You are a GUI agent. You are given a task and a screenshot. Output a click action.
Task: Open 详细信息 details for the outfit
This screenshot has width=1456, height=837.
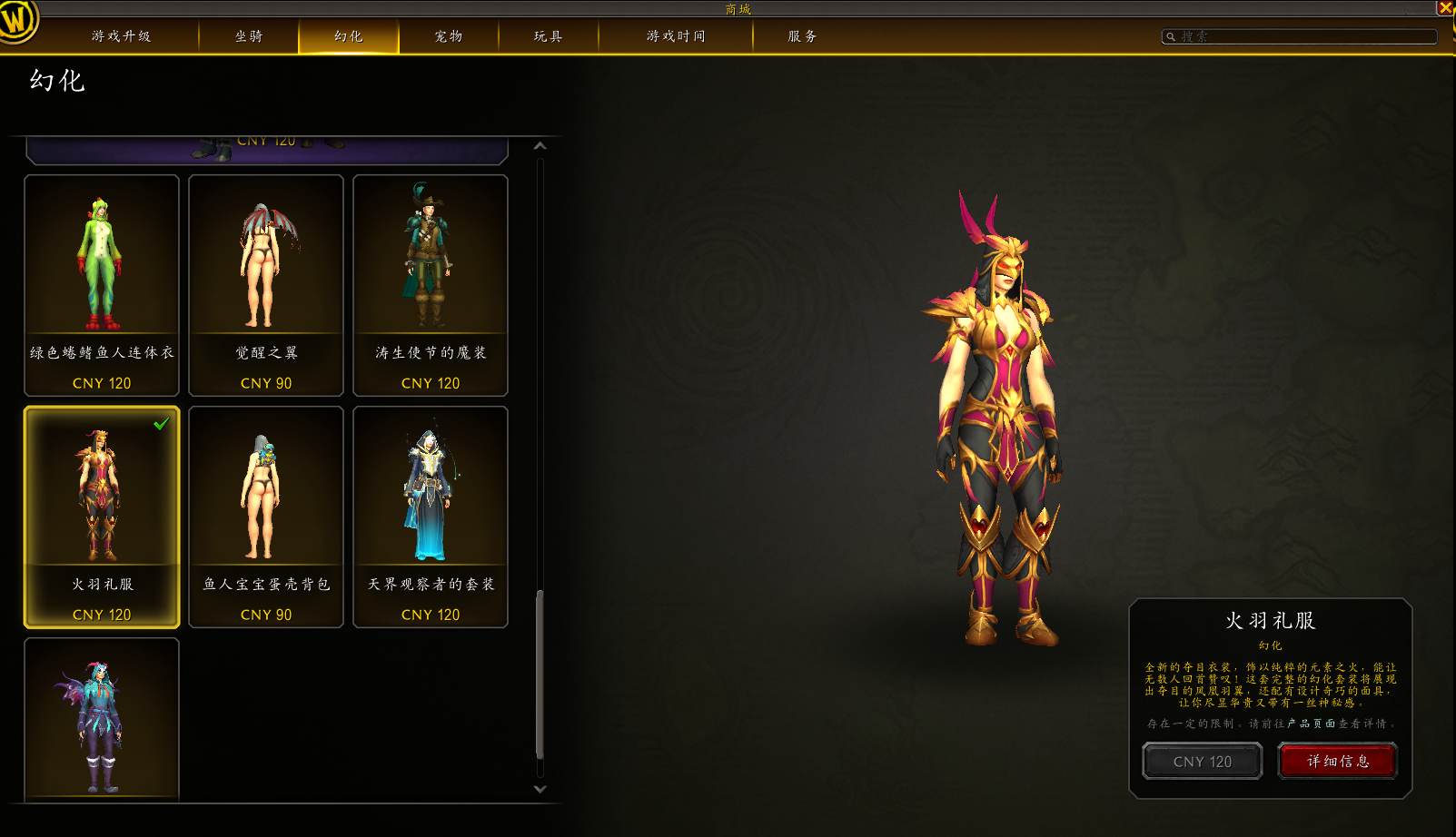(x=1338, y=761)
